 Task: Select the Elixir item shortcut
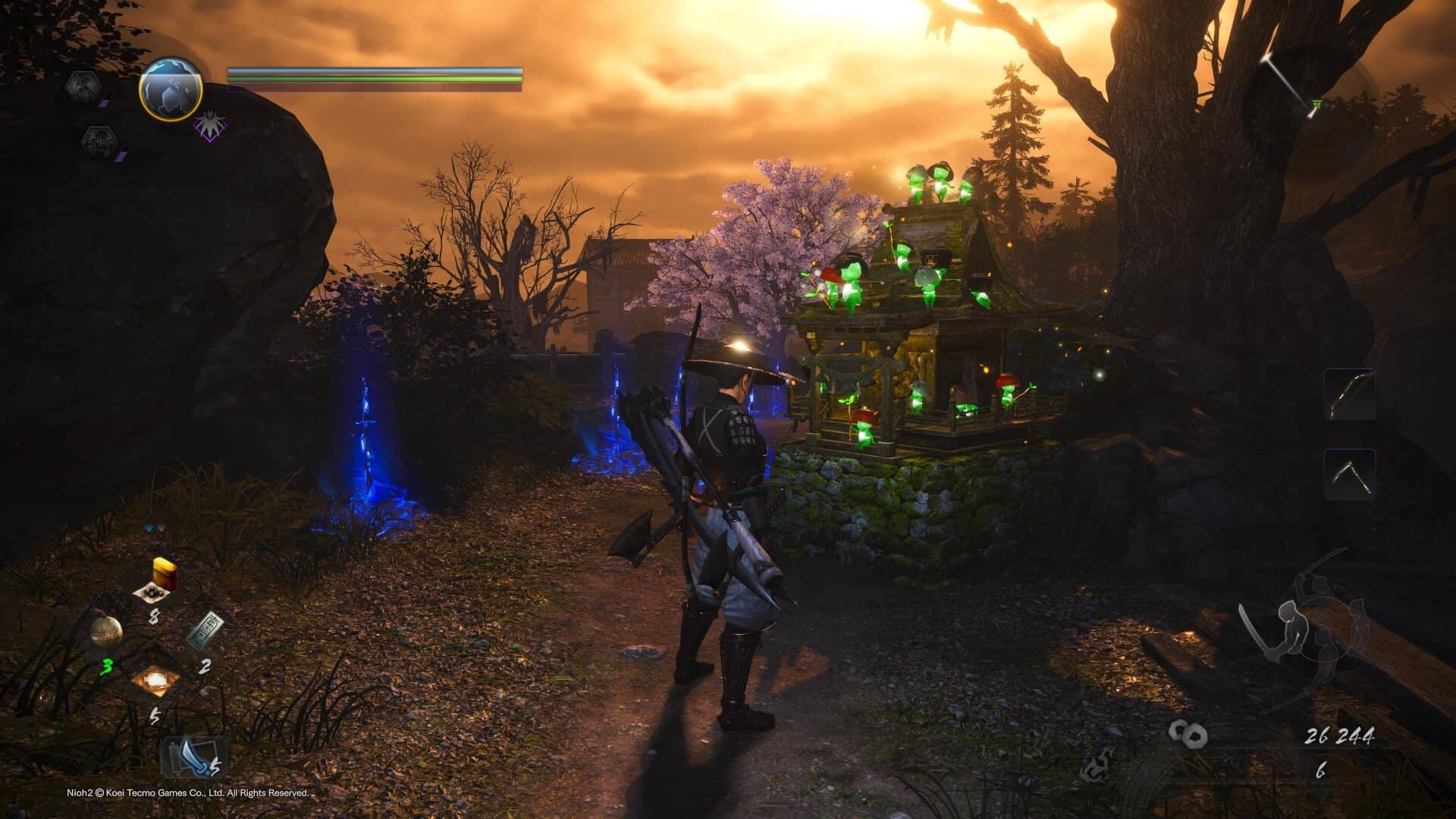(x=163, y=574)
